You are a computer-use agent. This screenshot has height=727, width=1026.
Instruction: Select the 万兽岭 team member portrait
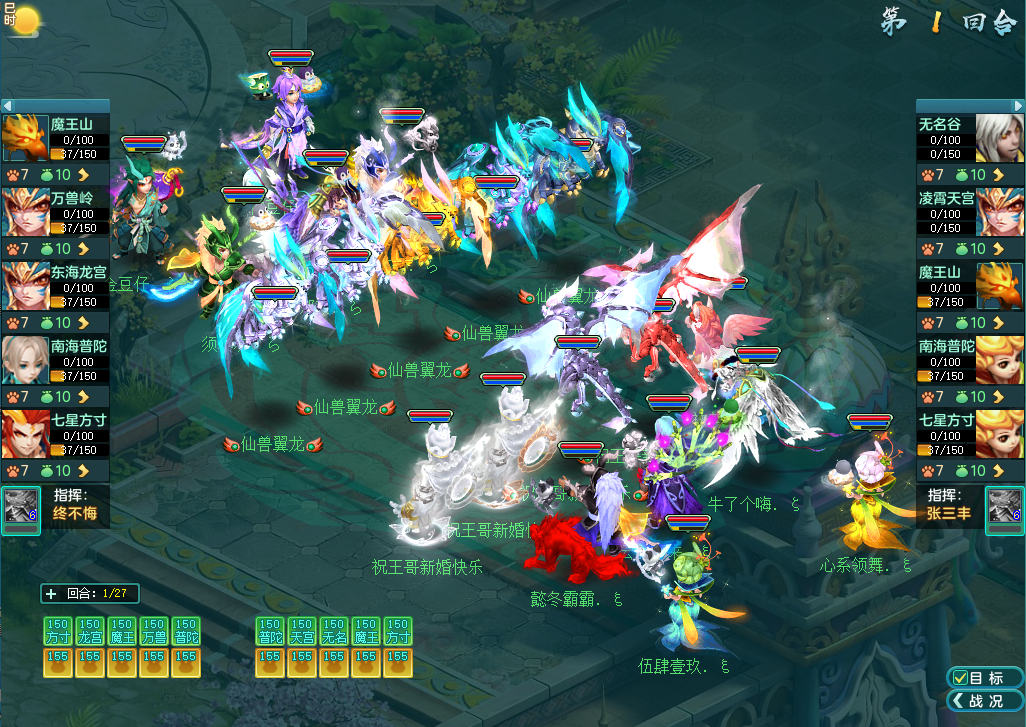click(x=25, y=211)
